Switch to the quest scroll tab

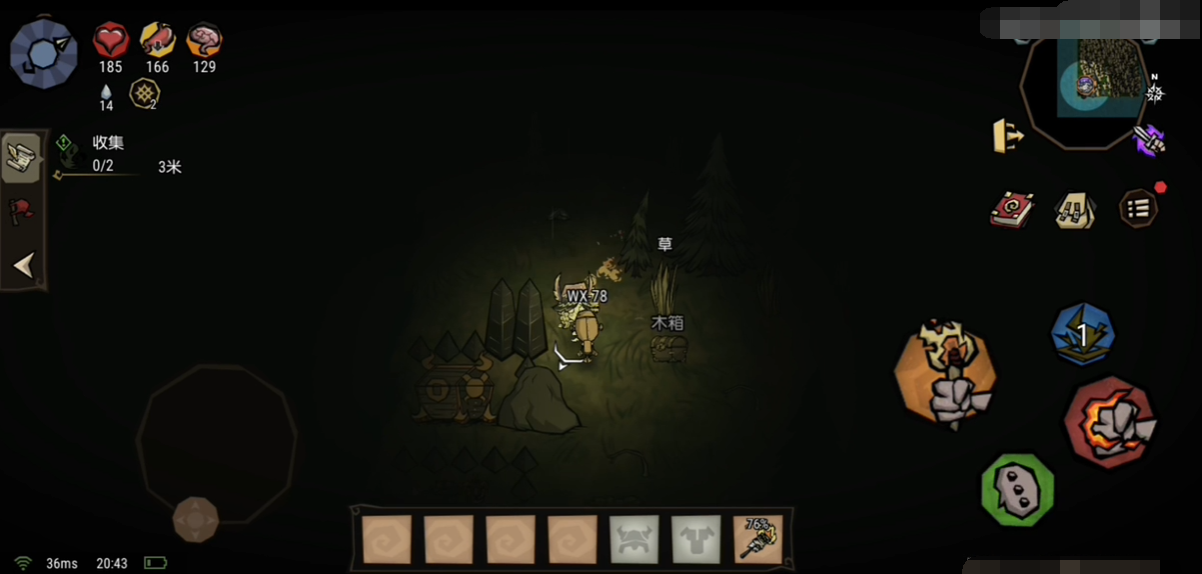coord(21,158)
